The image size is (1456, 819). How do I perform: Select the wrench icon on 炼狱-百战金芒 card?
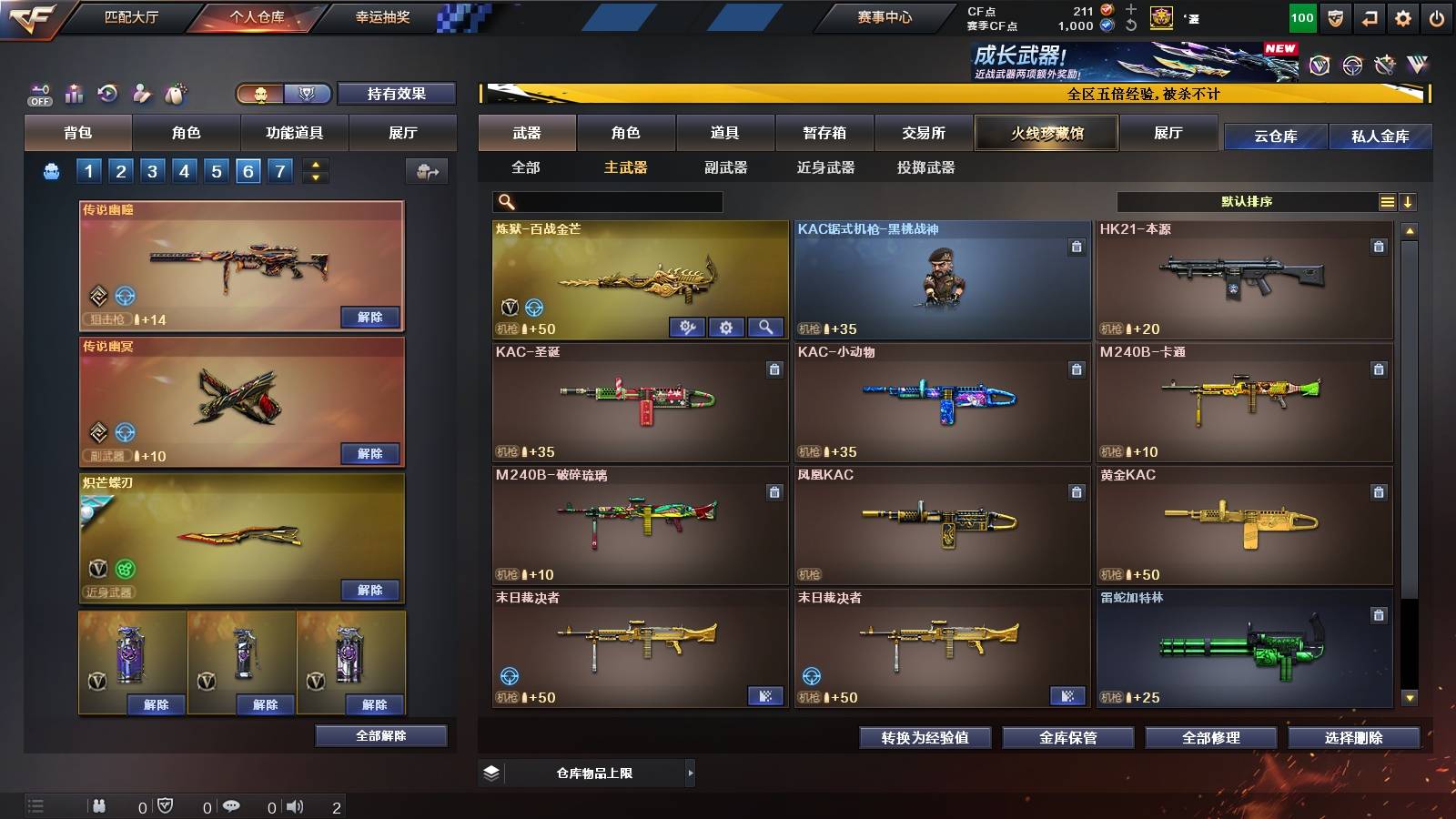pos(688,328)
